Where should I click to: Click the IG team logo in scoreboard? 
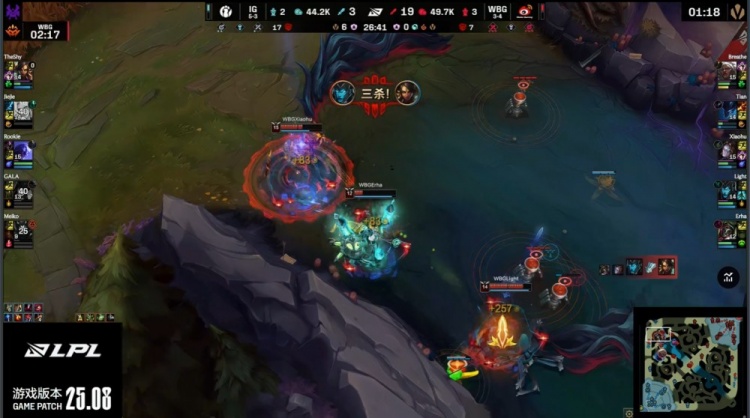point(226,11)
